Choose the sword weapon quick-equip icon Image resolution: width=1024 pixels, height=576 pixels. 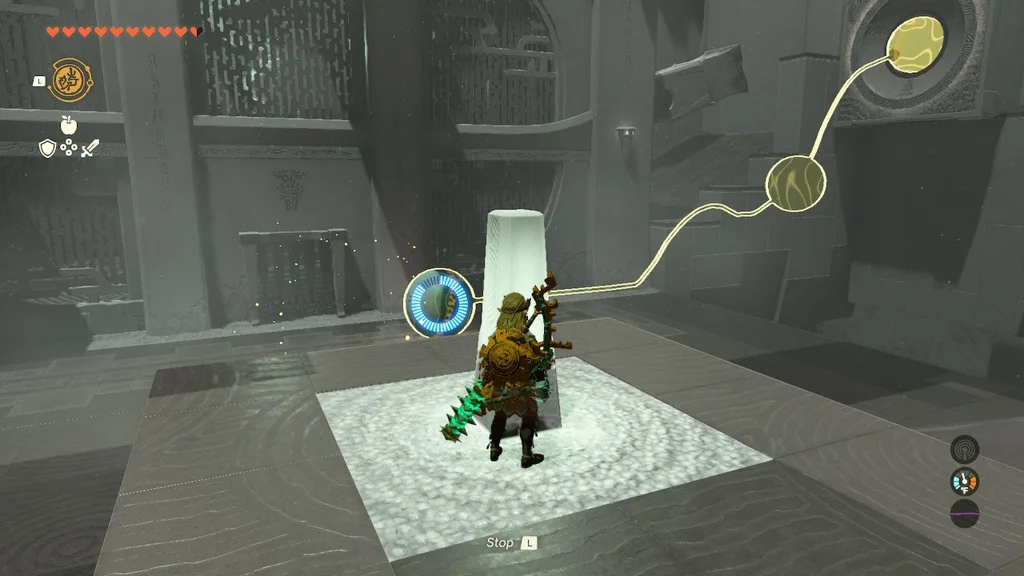tap(90, 148)
